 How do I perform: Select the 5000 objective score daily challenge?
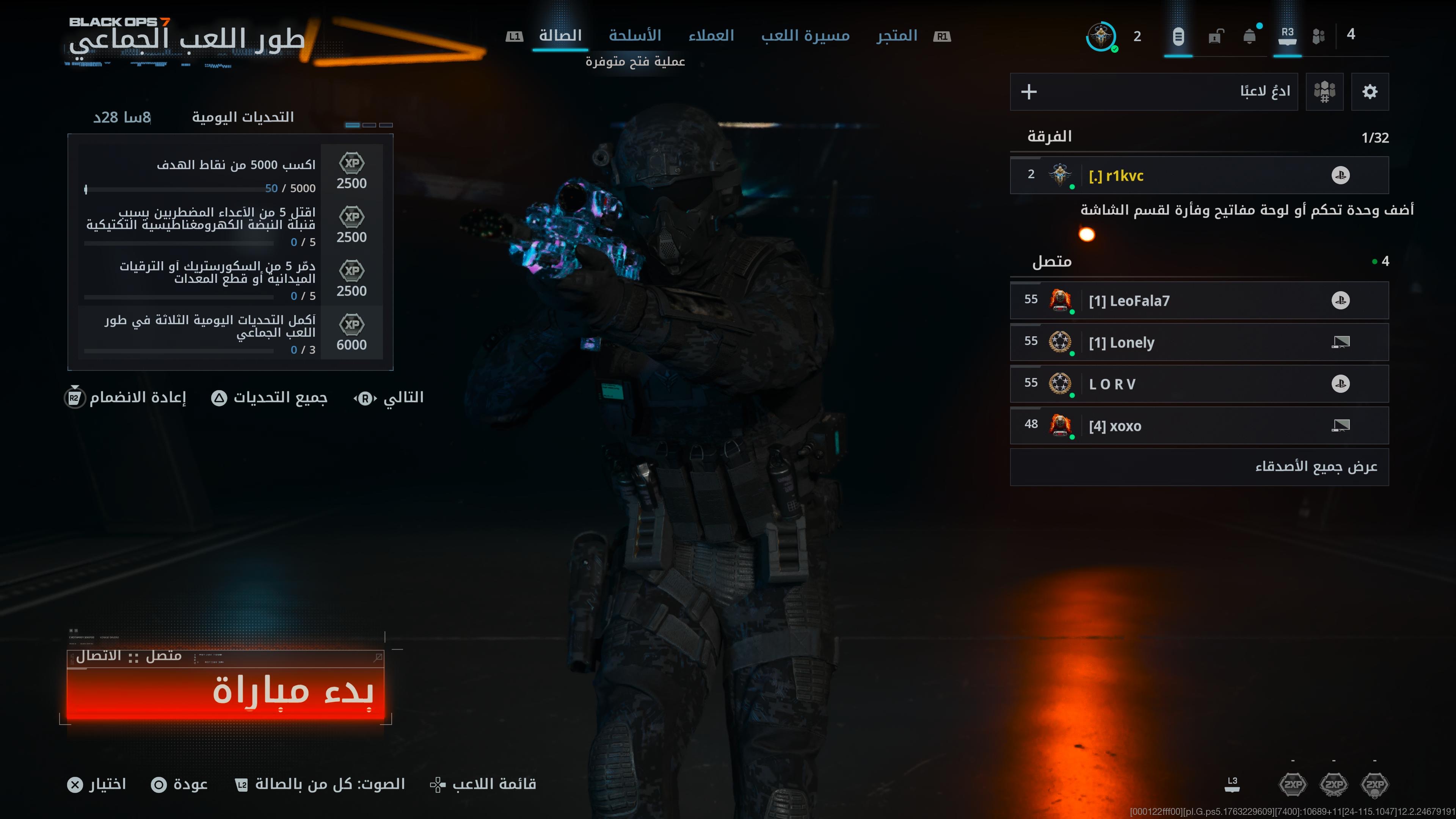(230, 173)
